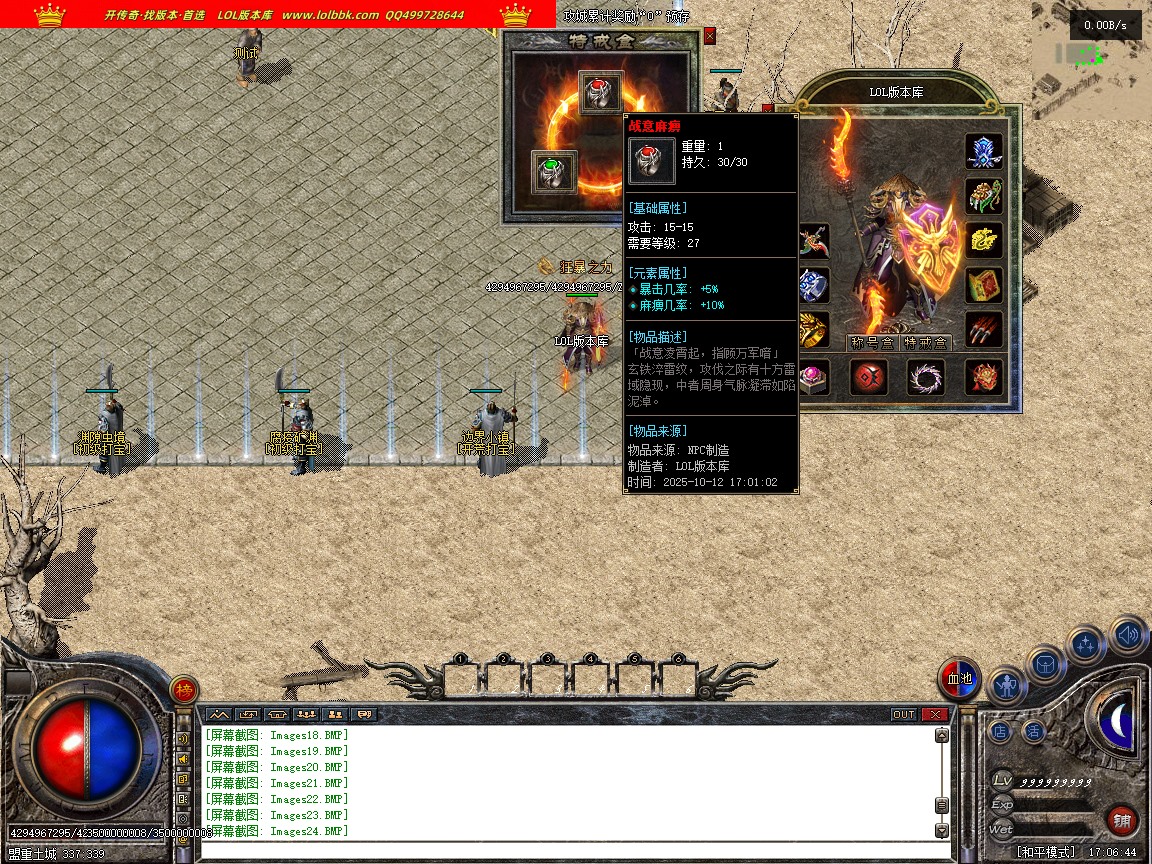Screen dimensions: 1152x864
Task: Select the red gem ring slot
Action: (x=601, y=93)
